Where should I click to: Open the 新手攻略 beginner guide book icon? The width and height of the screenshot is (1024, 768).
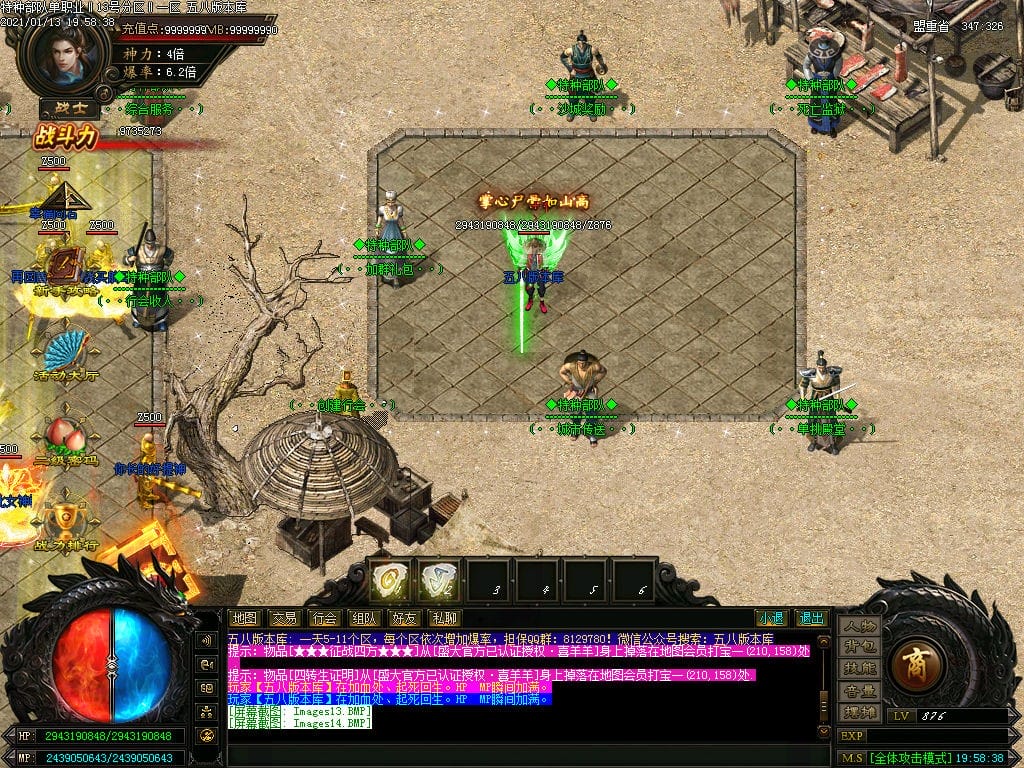point(64,266)
